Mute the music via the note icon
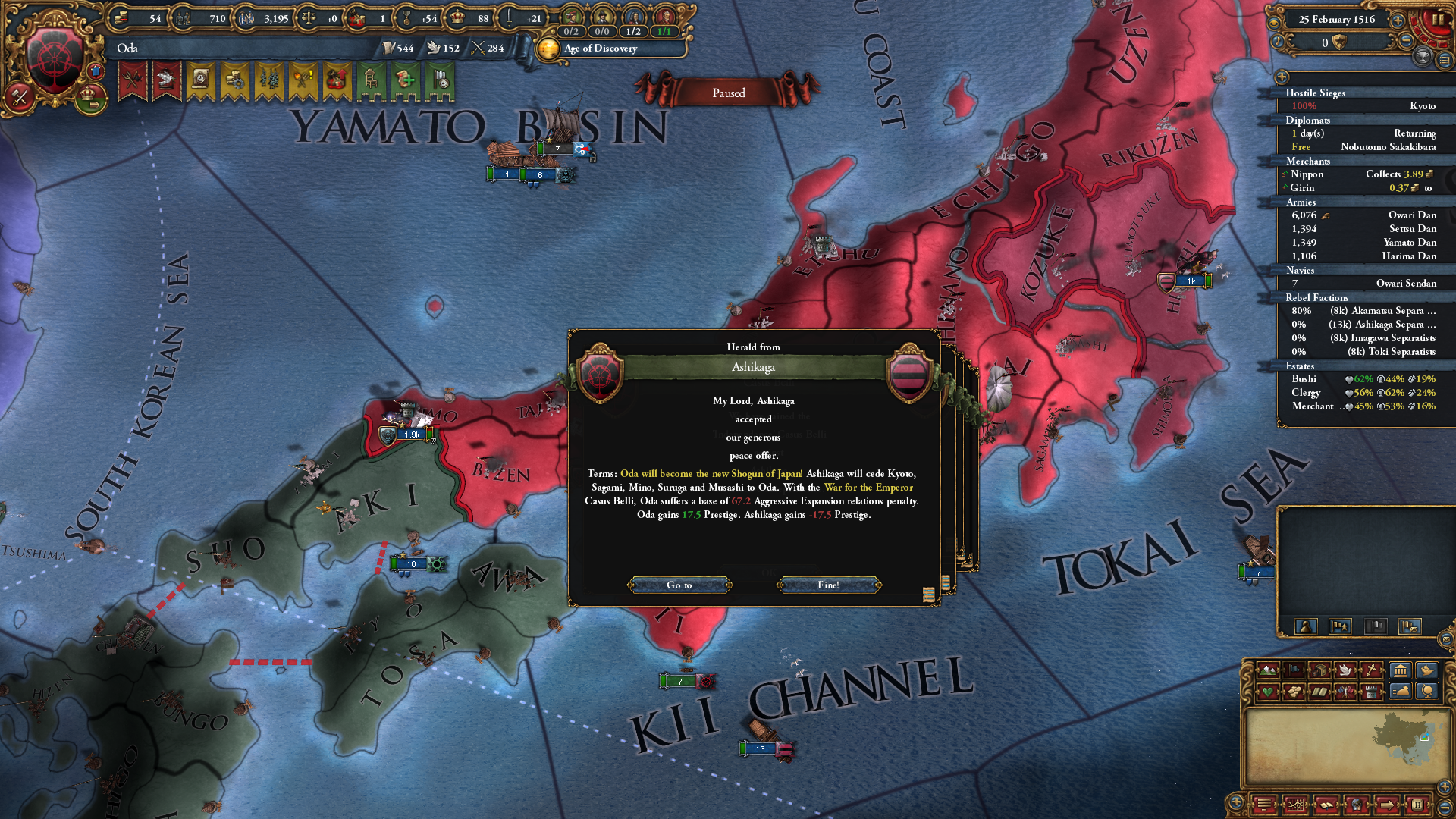The width and height of the screenshot is (1456, 819). point(1277,42)
